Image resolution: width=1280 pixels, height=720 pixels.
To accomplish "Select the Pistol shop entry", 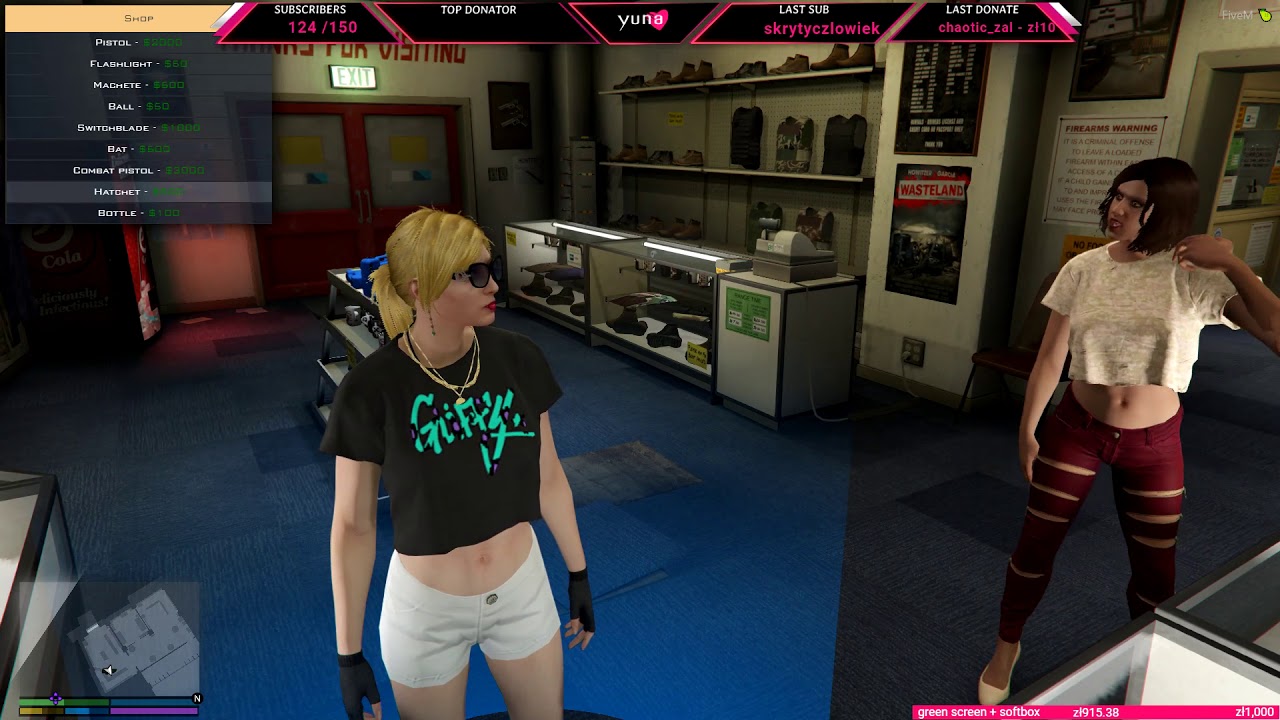I will tap(138, 43).
